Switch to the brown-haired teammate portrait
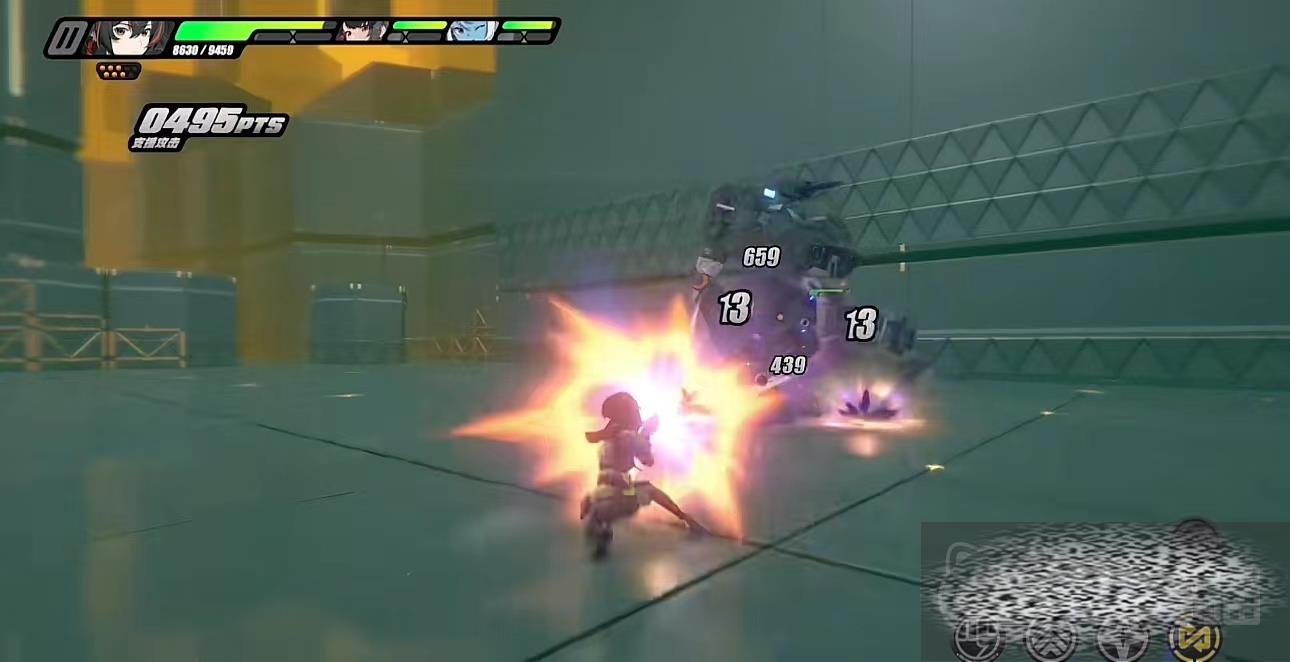1290x662 pixels. click(362, 31)
